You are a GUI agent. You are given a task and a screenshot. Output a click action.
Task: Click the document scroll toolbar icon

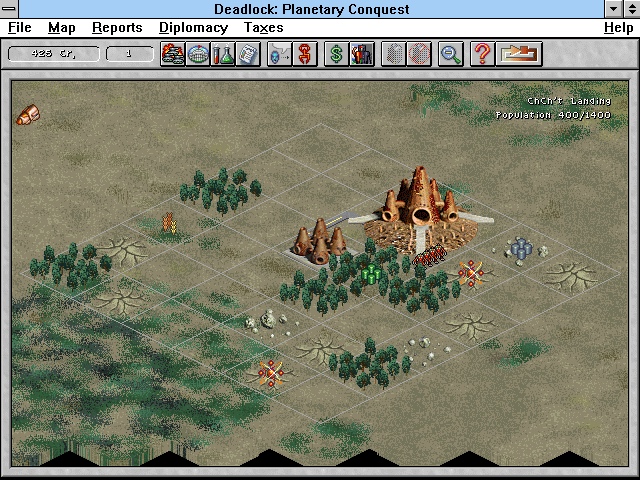[x=247, y=53]
